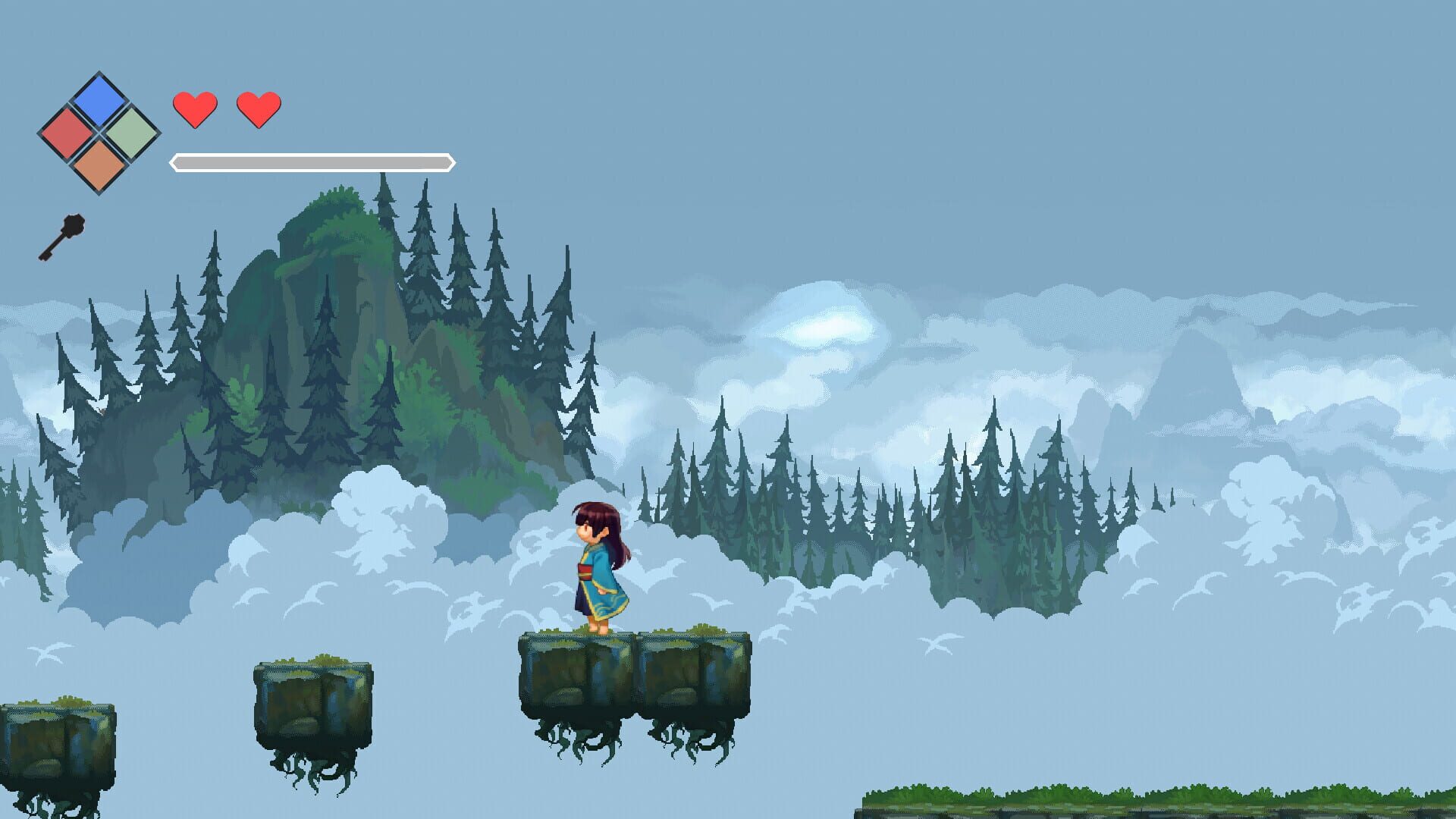1456x819 pixels.
Task: Toggle the first health heart
Action: pyautogui.click(x=195, y=108)
